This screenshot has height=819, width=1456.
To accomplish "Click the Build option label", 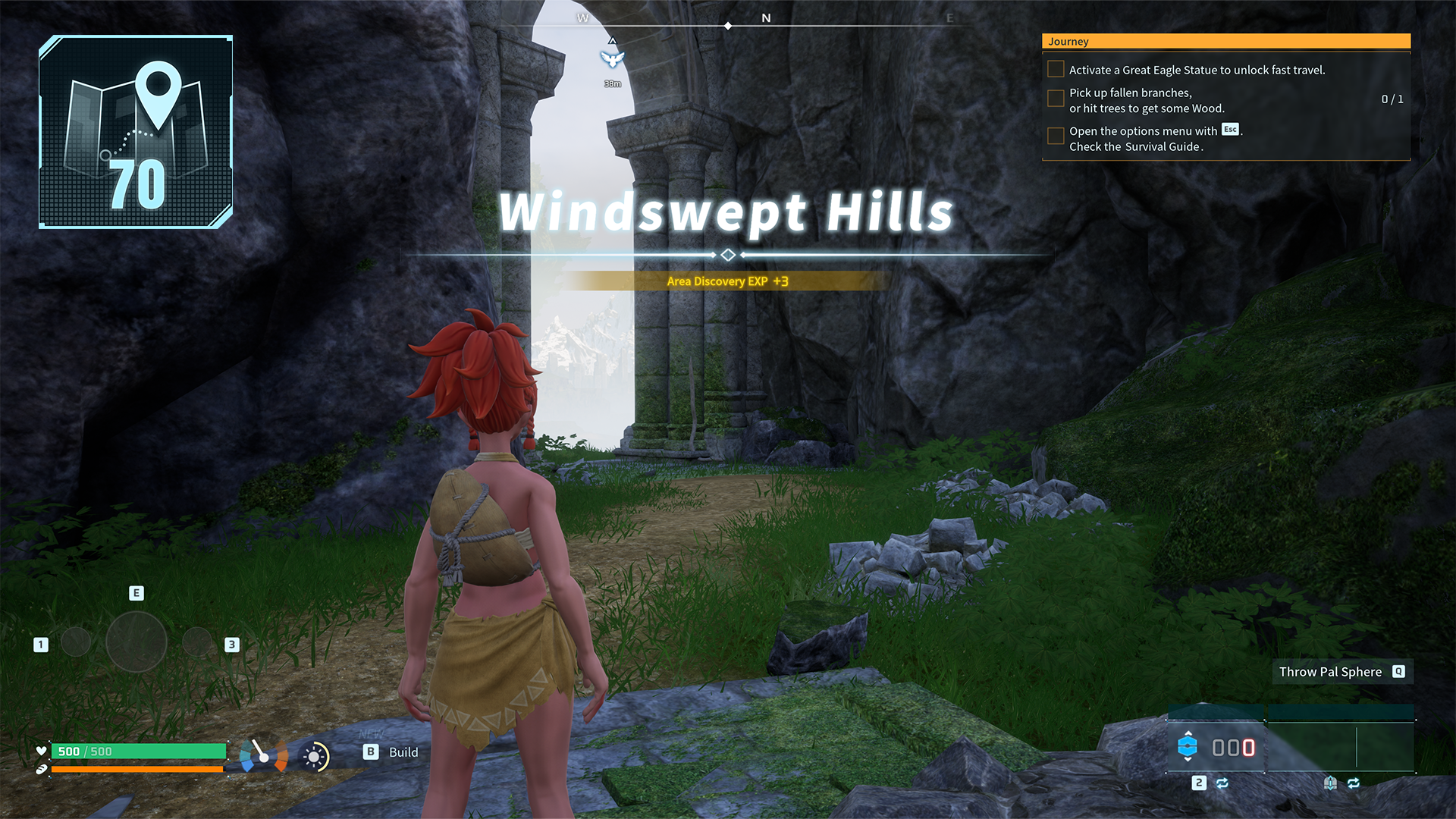I will (x=403, y=752).
